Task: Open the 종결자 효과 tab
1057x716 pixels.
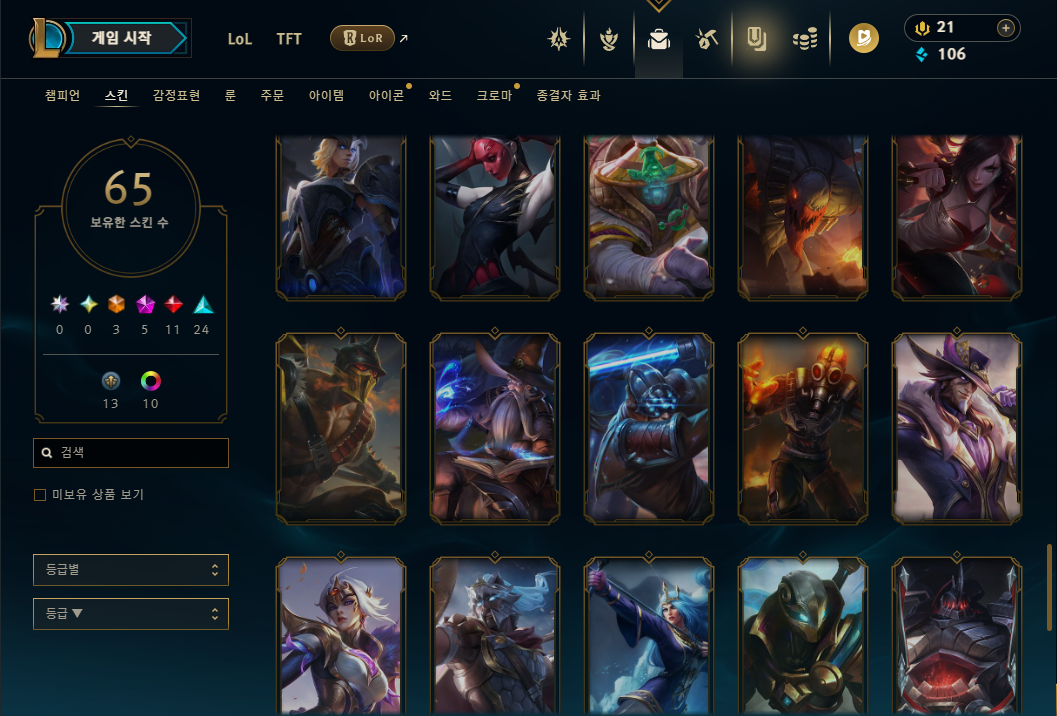Action: 568,96
